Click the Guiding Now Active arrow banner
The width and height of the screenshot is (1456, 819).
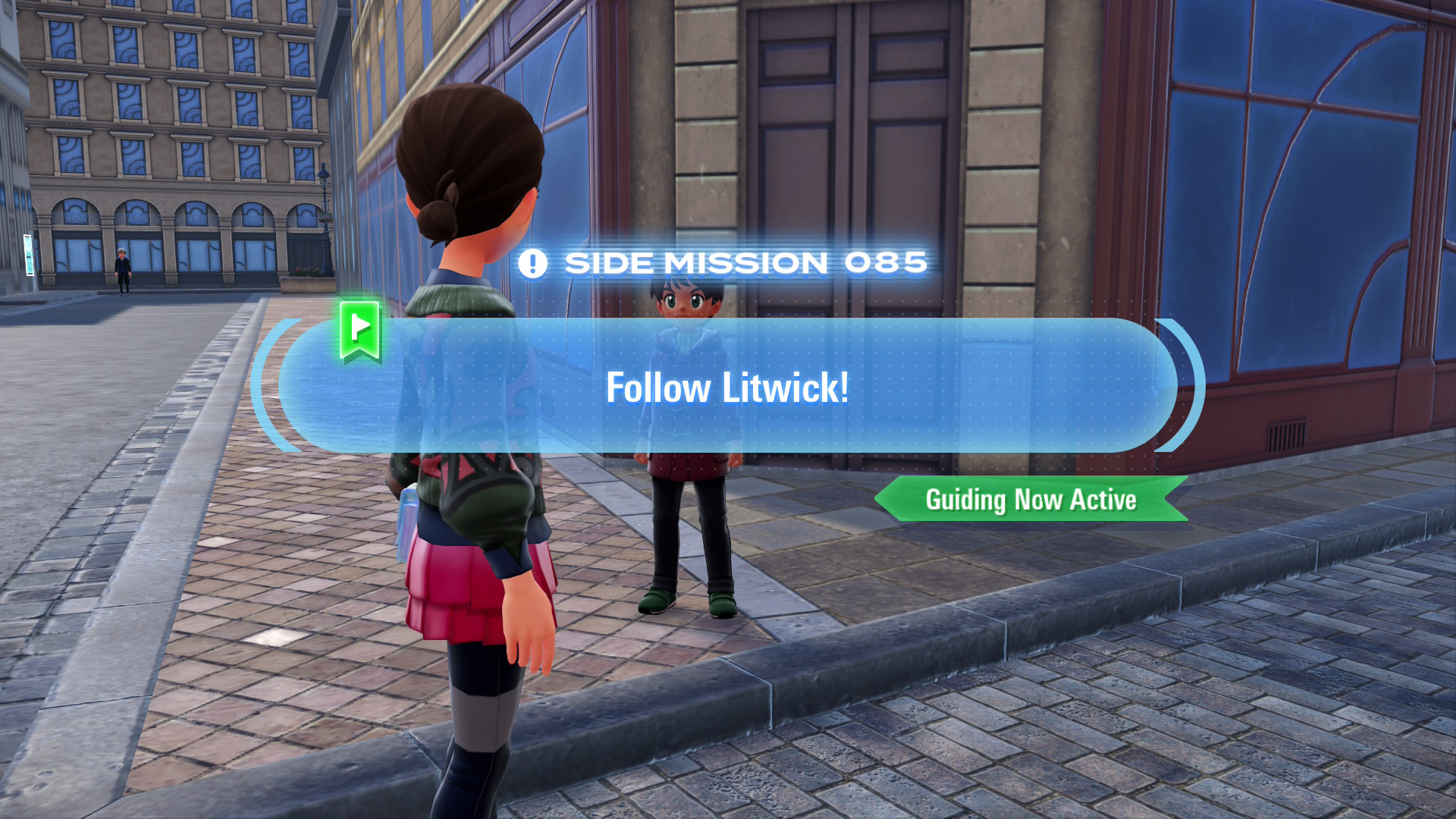tap(1031, 499)
